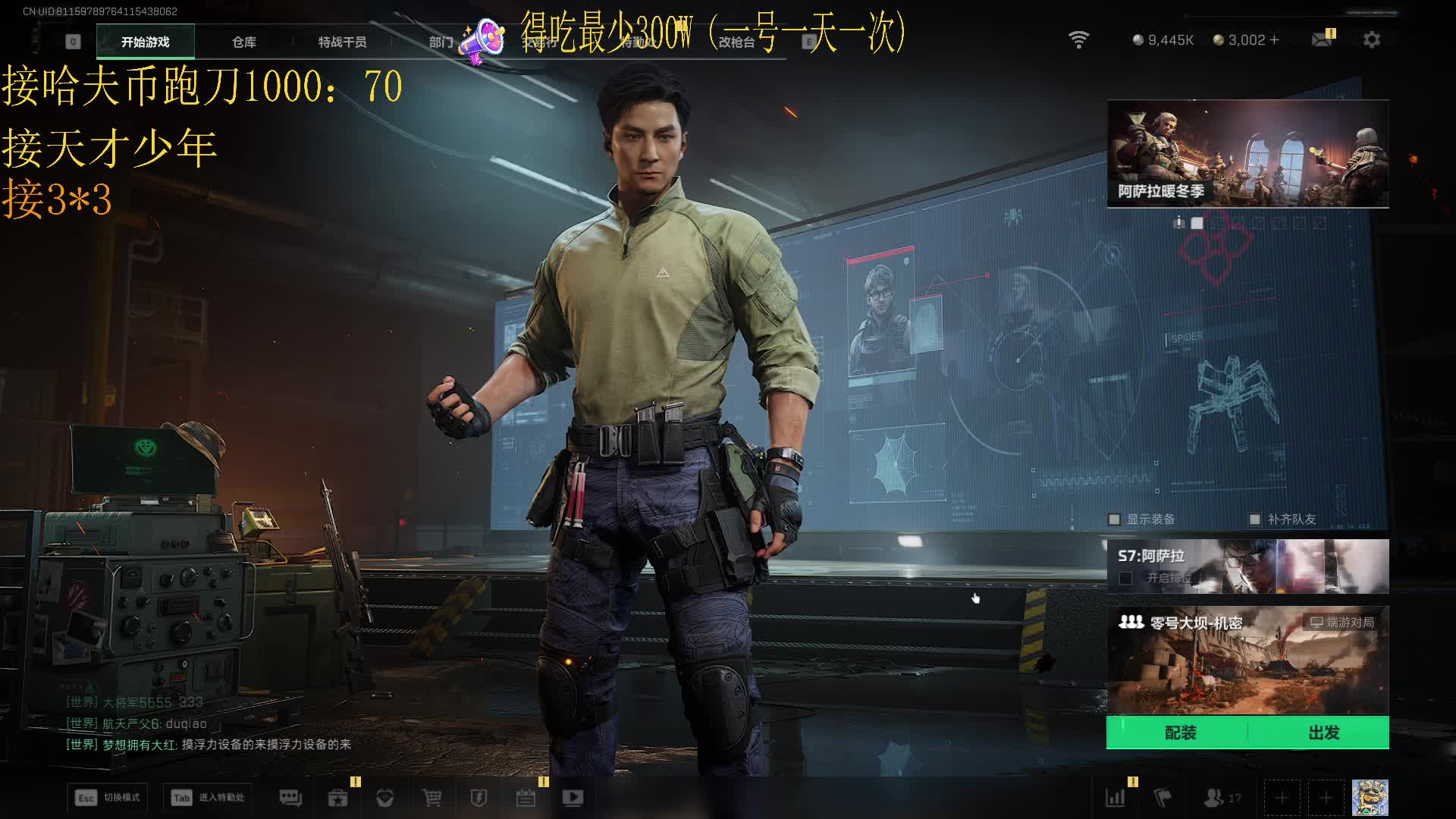1456x819 pixels.
Task: Enable the 补齐队友 checkbox
Action: tap(1255, 519)
